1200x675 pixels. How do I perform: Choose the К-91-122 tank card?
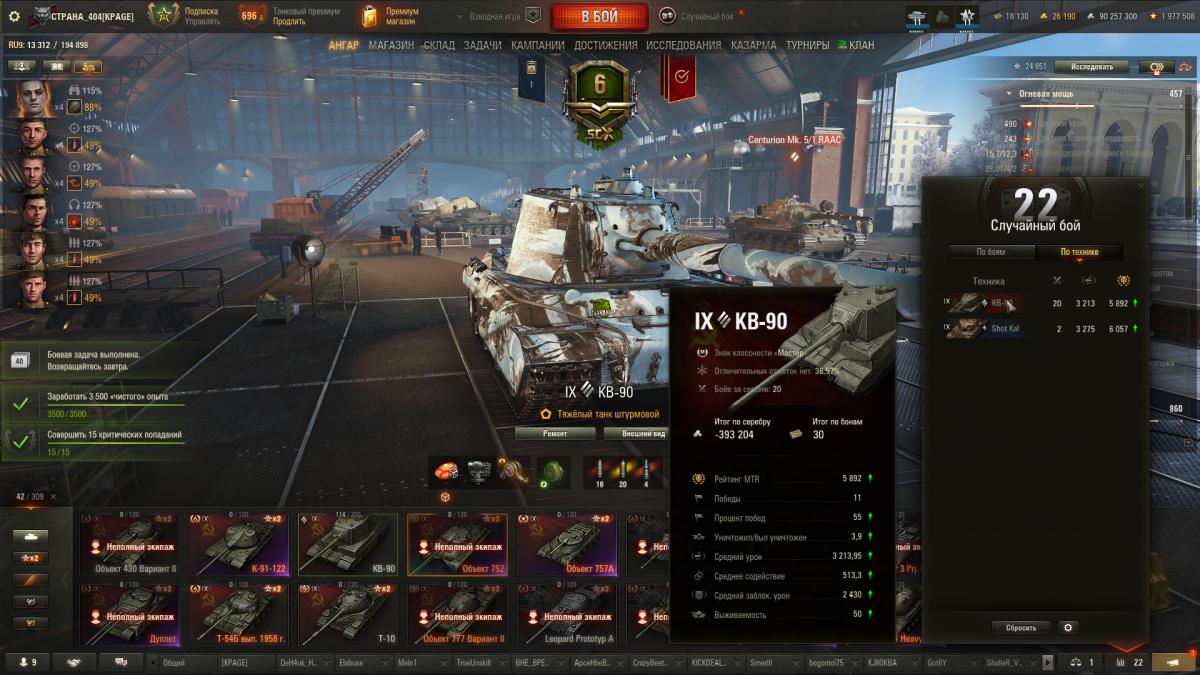(238, 545)
